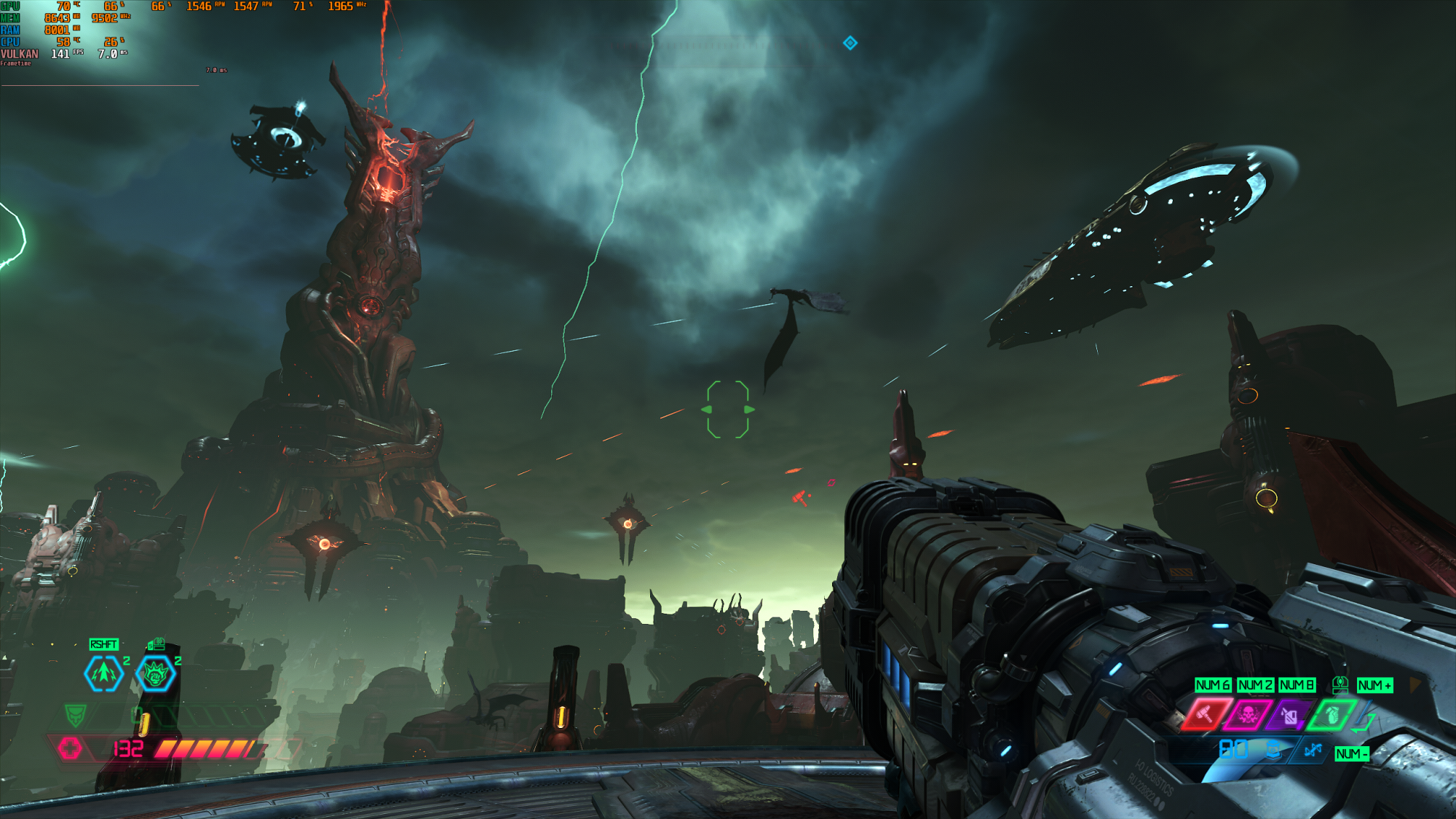The height and width of the screenshot is (819, 1456).
Task: Select the flaming skull Flame Belch icon
Action: [x=1248, y=715]
